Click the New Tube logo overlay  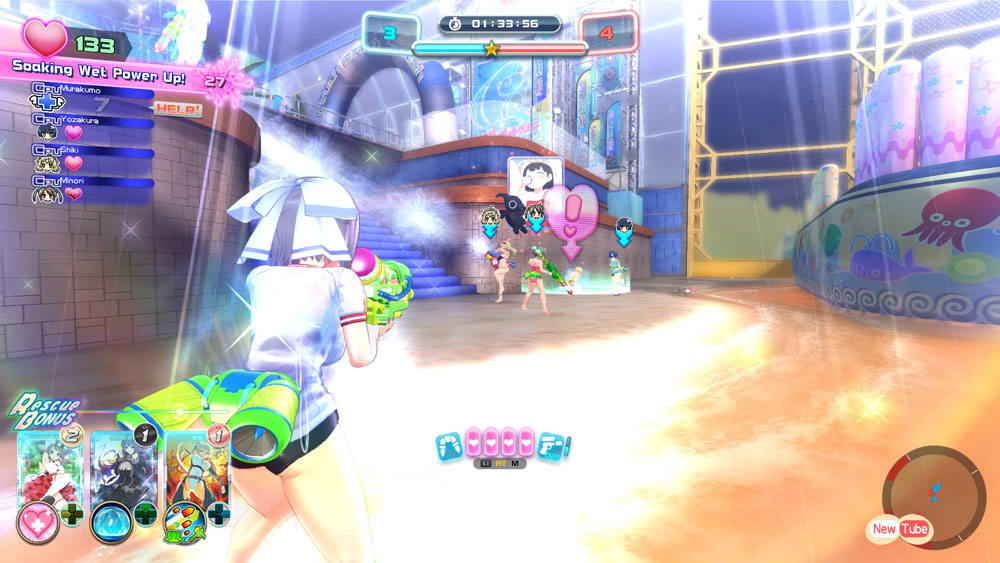click(x=899, y=529)
